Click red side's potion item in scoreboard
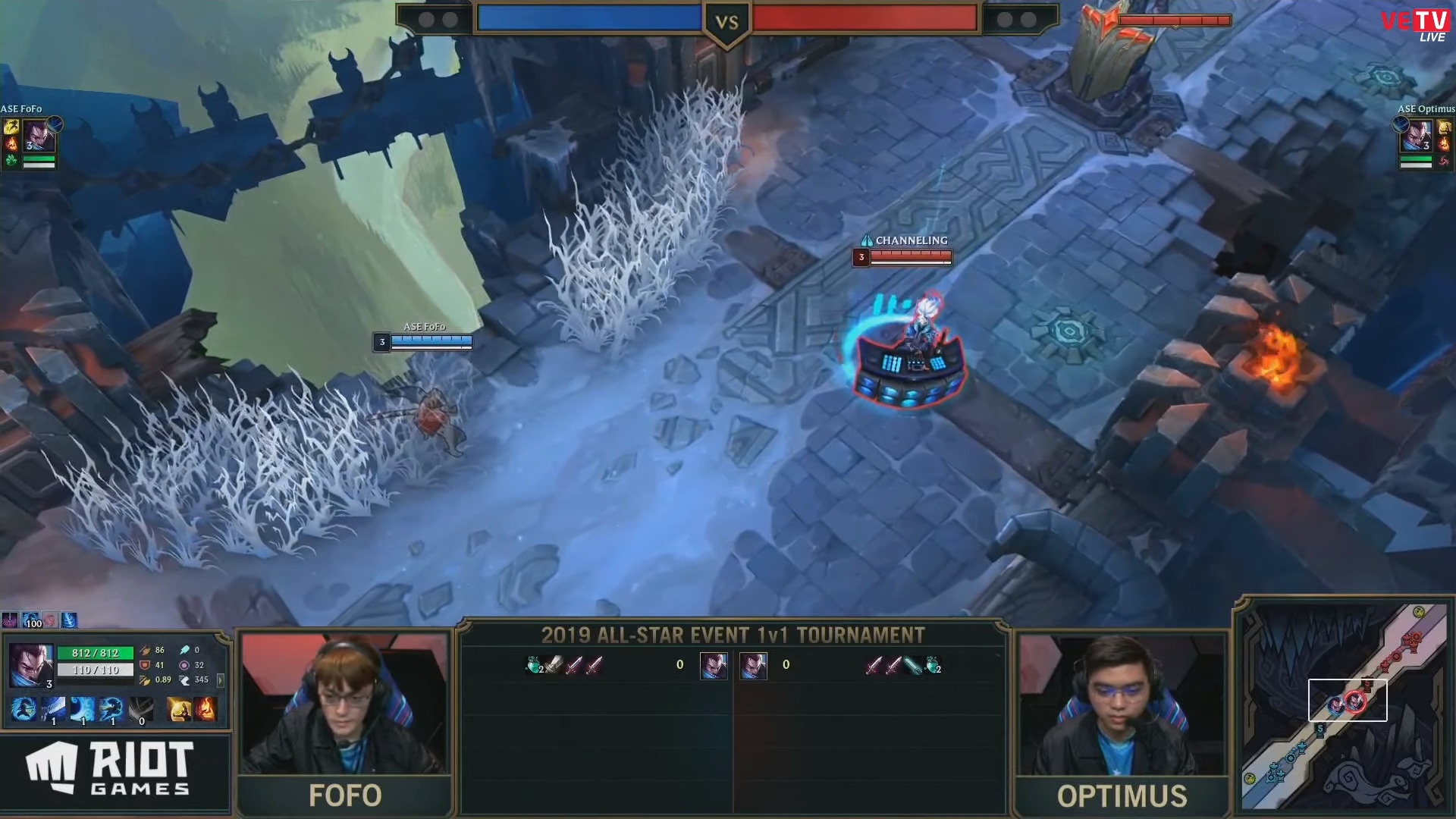Viewport: 1456px width, 819px height. pyautogui.click(x=934, y=665)
